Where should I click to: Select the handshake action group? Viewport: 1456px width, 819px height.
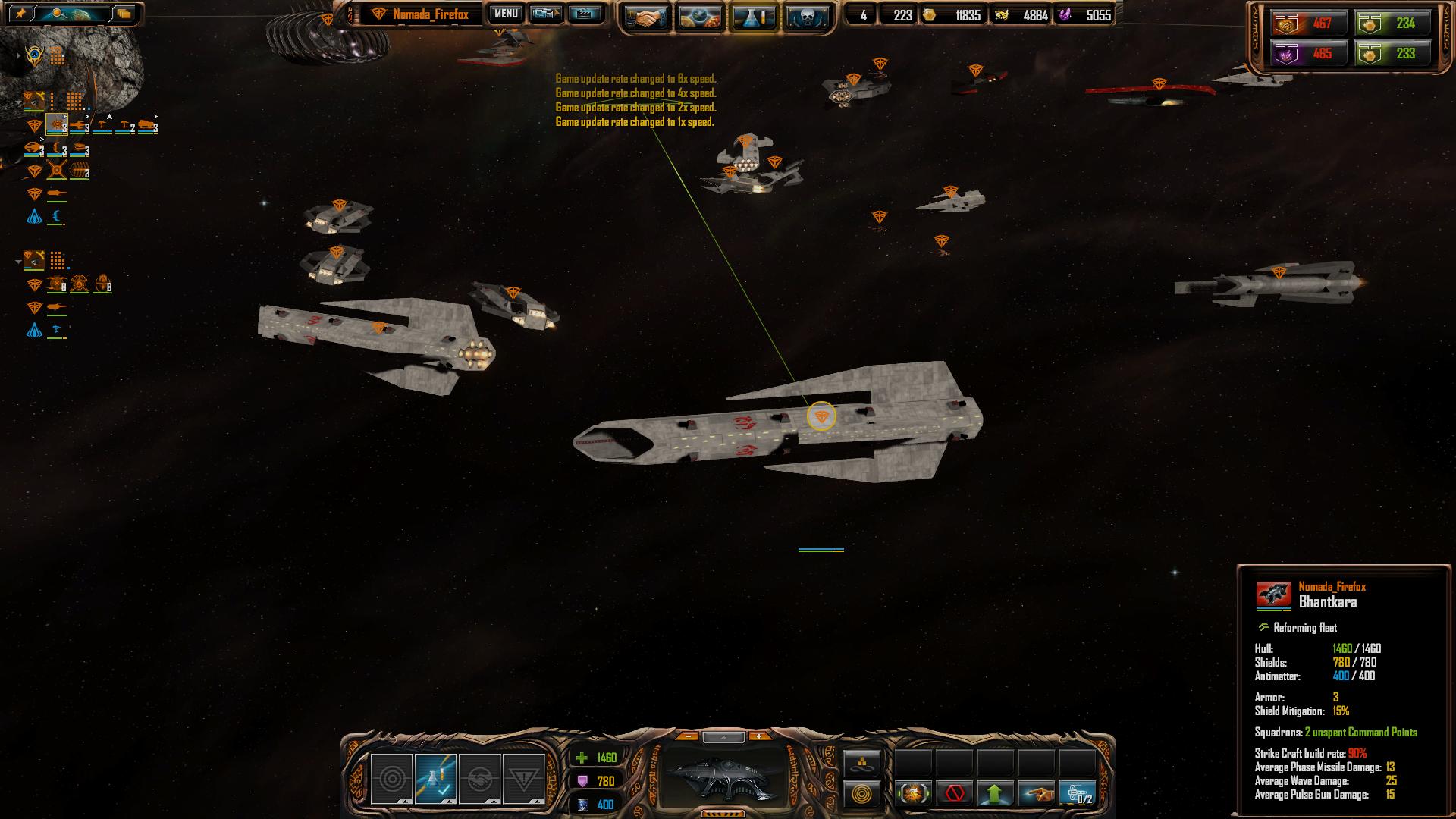point(479,779)
